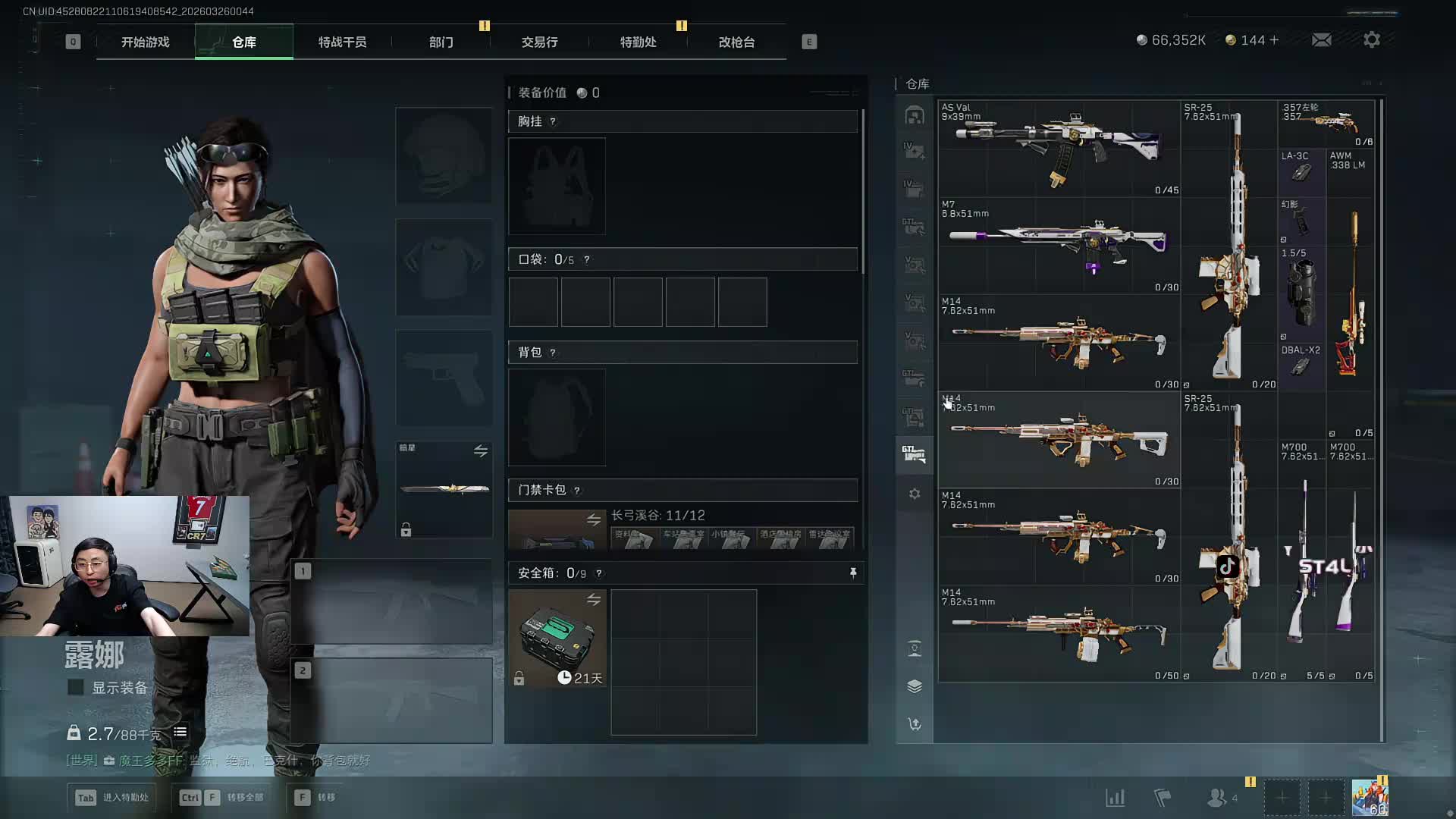
Task: Go to the 交易行 tab
Action: [x=539, y=42]
